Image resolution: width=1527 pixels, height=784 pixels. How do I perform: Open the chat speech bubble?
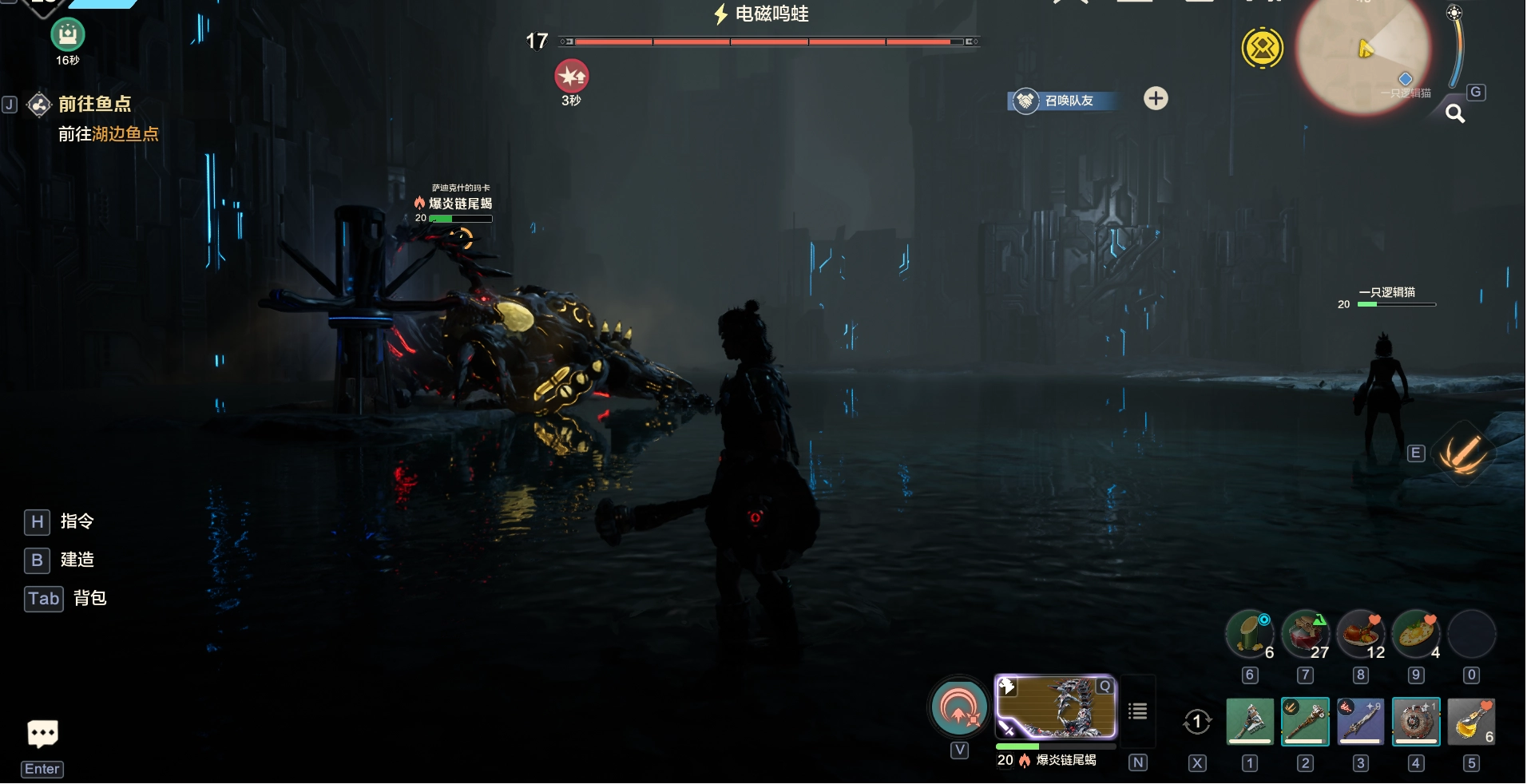pos(42,733)
